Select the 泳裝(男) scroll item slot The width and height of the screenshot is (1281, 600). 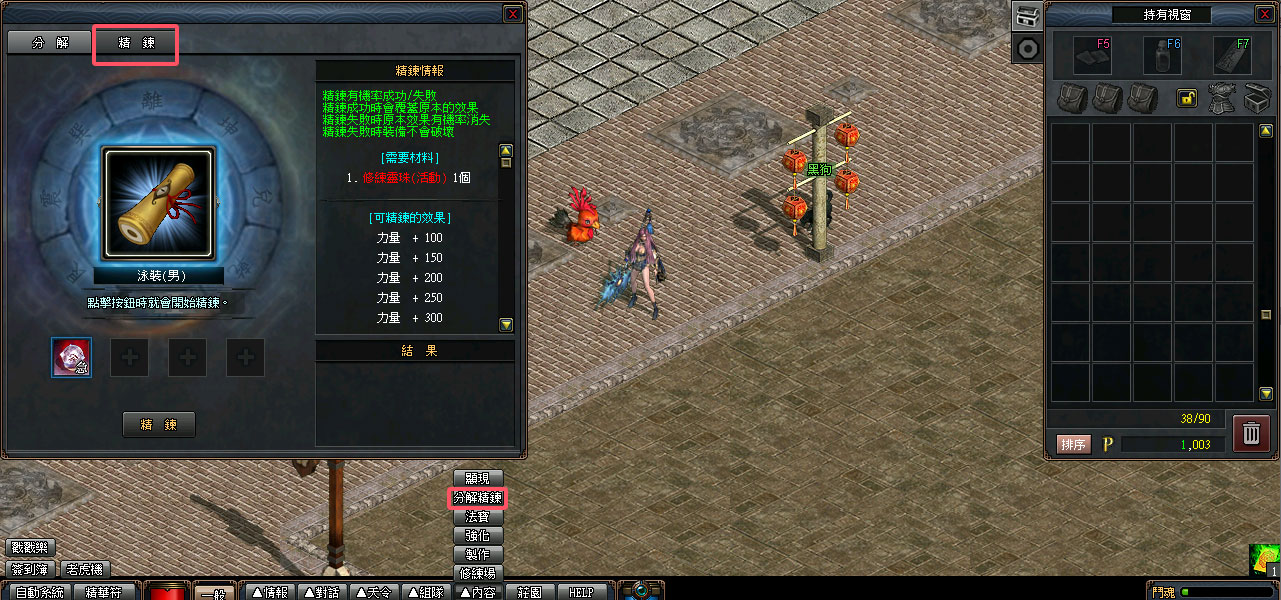click(157, 206)
